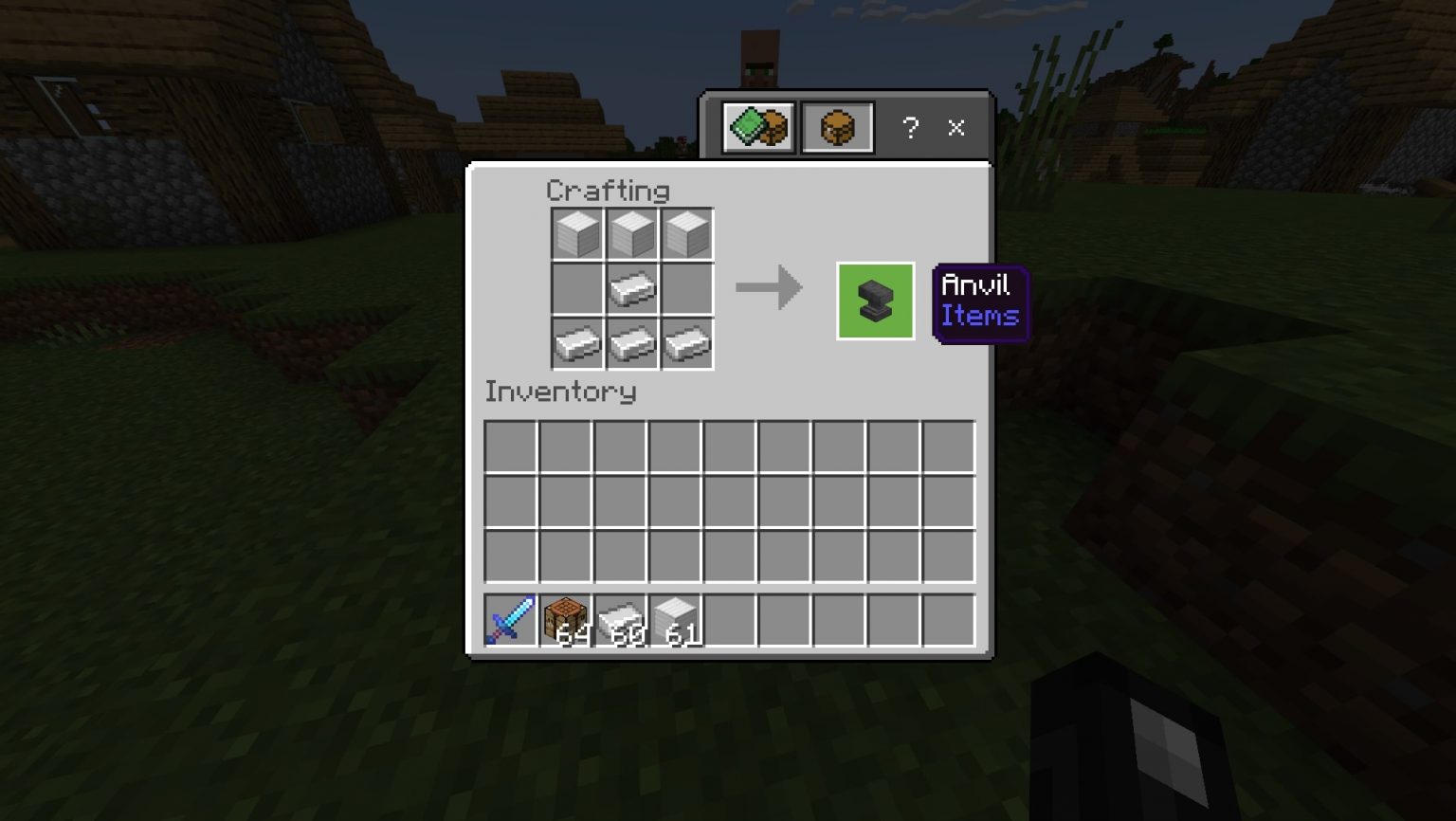Click the top-left iron block in the crafting grid
This screenshot has width=1456, height=821.
click(x=576, y=233)
